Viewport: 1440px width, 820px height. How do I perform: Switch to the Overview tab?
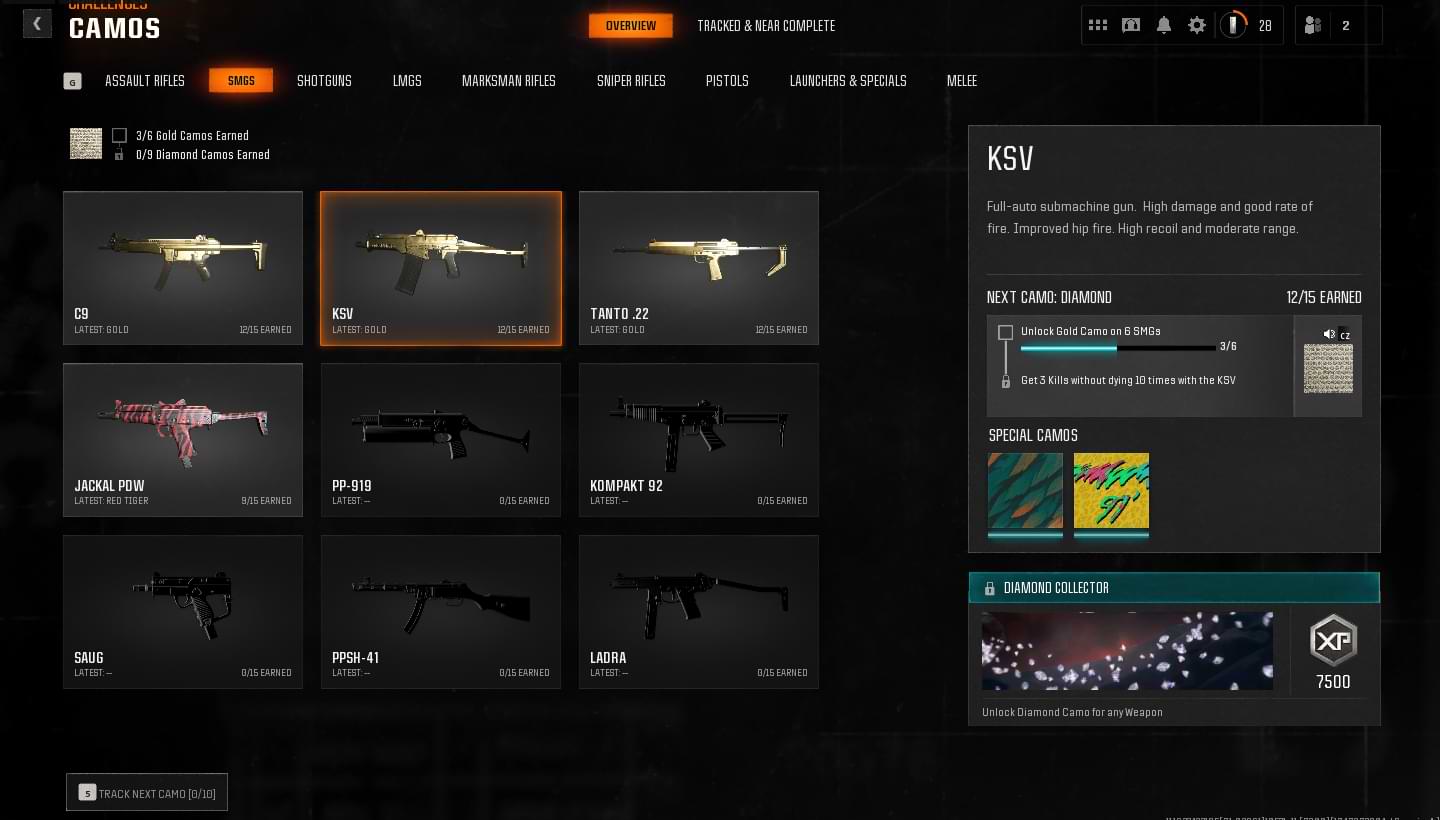(x=630, y=26)
